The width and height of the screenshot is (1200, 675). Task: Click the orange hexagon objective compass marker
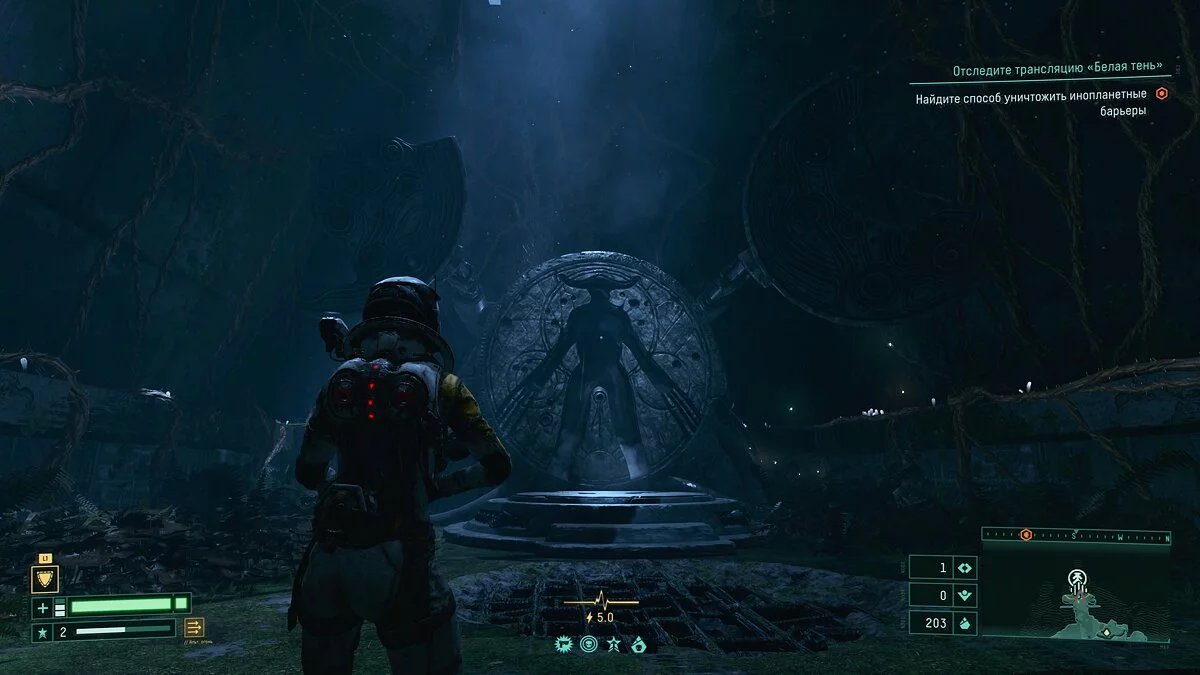click(x=1025, y=535)
